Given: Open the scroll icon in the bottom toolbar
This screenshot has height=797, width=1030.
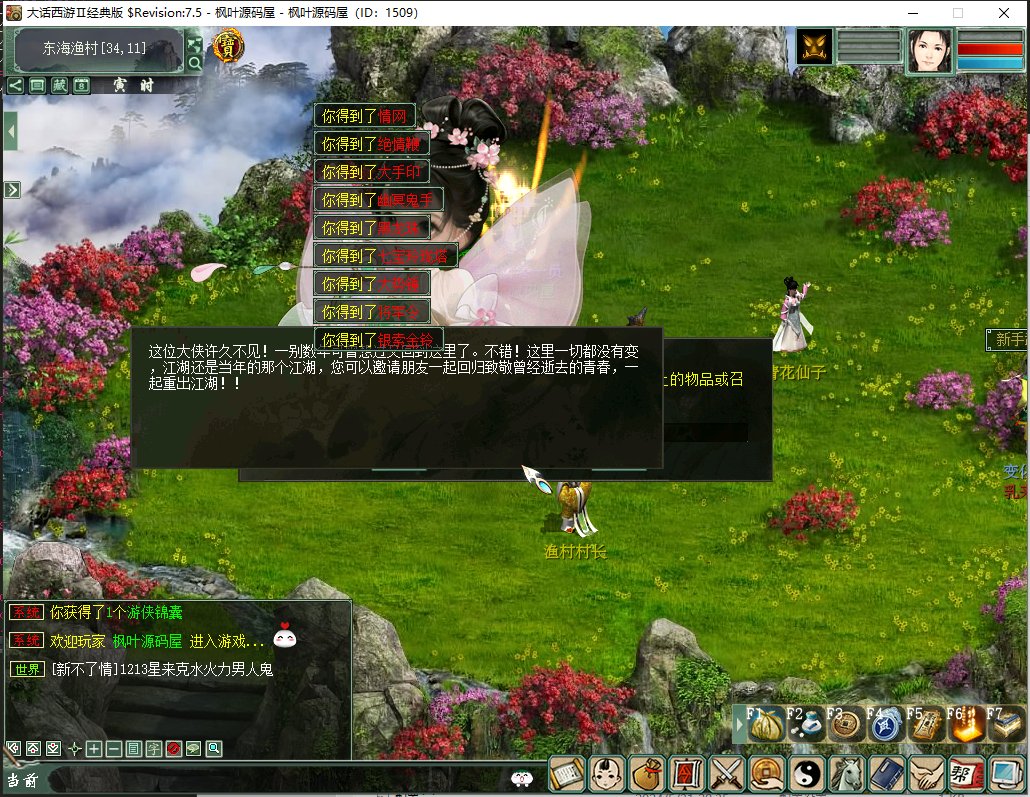Looking at the screenshot, I should [x=567, y=773].
